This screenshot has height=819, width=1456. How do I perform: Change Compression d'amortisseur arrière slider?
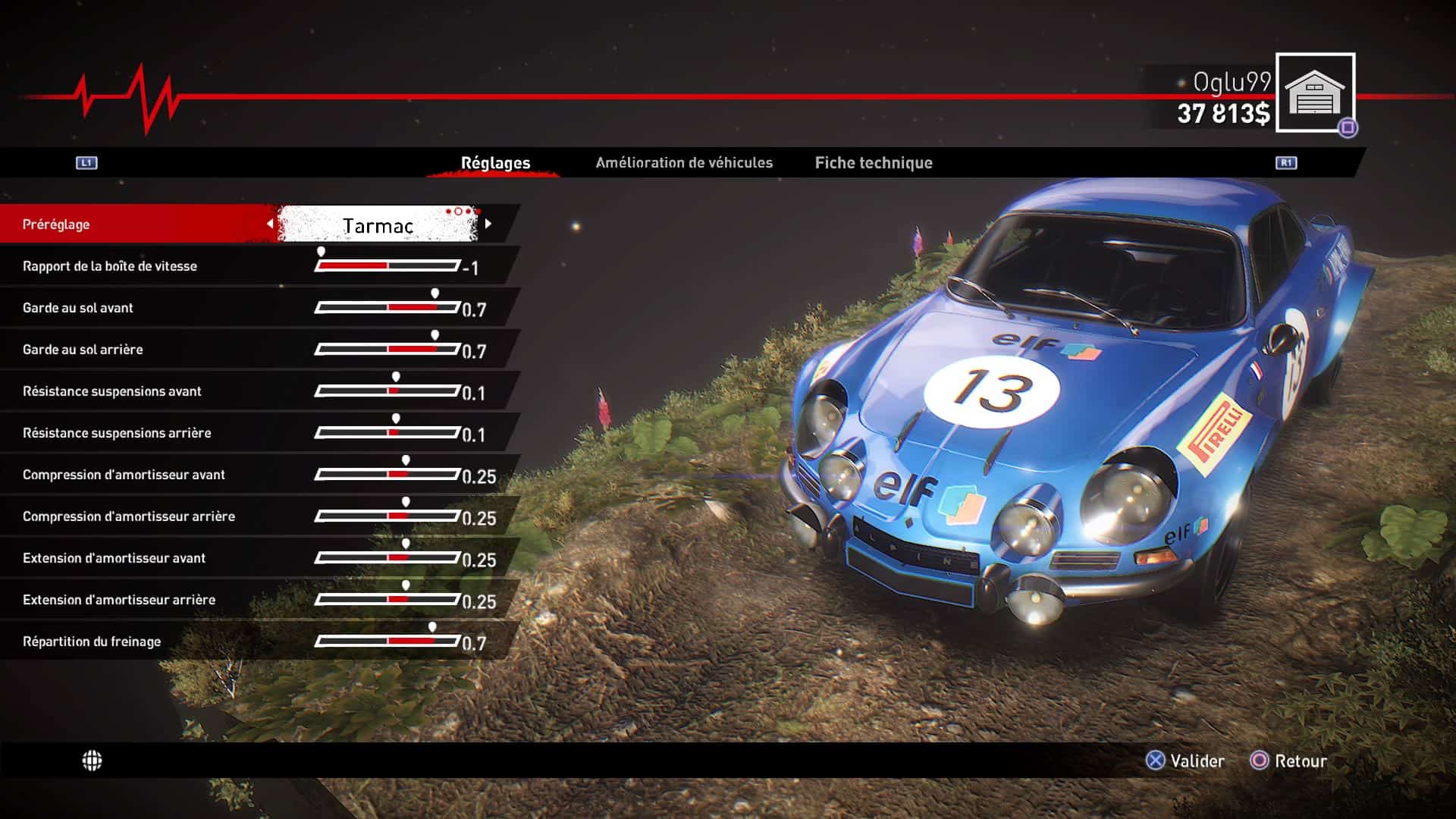tap(388, 516)
